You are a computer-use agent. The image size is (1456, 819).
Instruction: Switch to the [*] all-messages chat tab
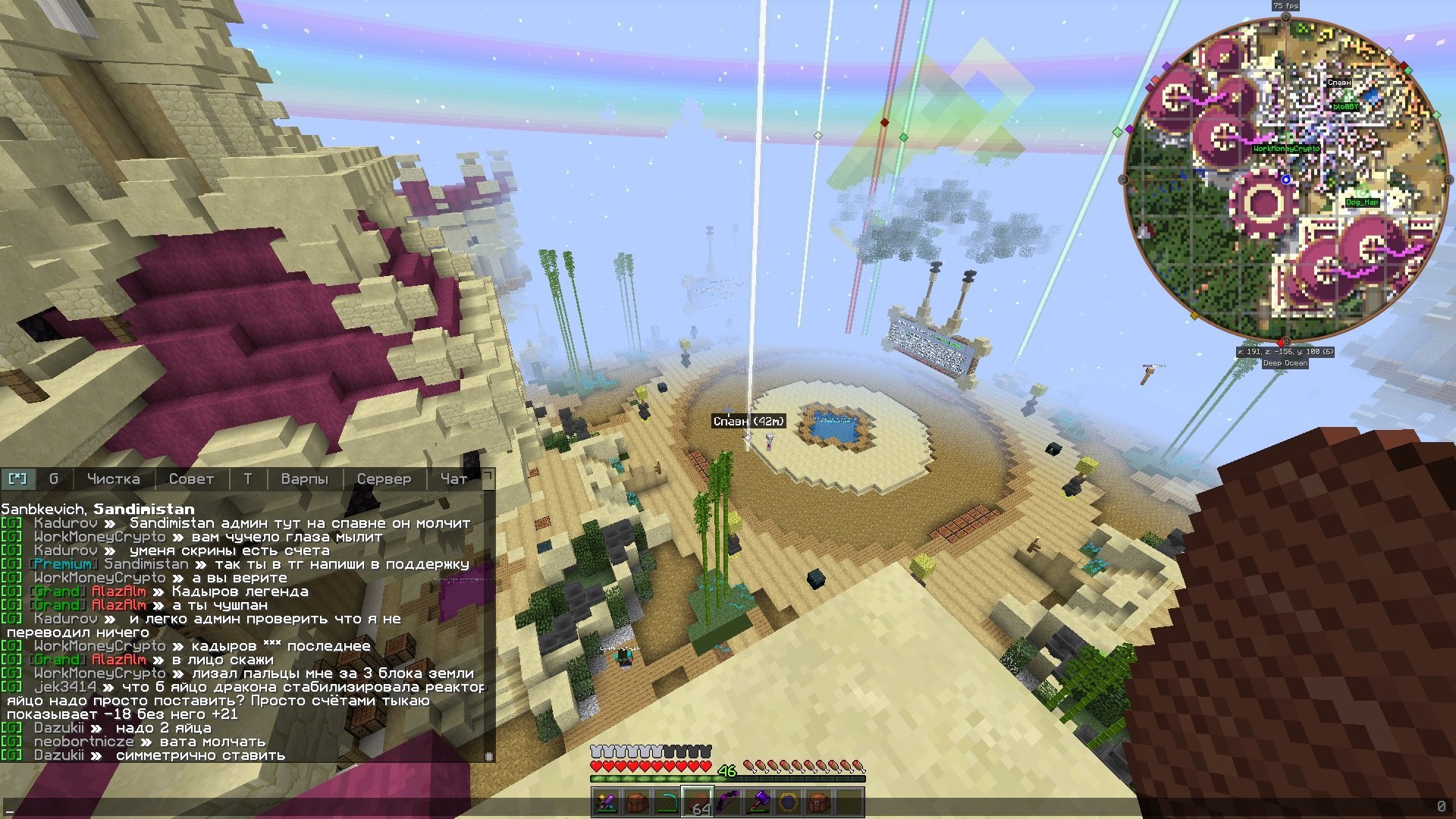pos(17,479)
